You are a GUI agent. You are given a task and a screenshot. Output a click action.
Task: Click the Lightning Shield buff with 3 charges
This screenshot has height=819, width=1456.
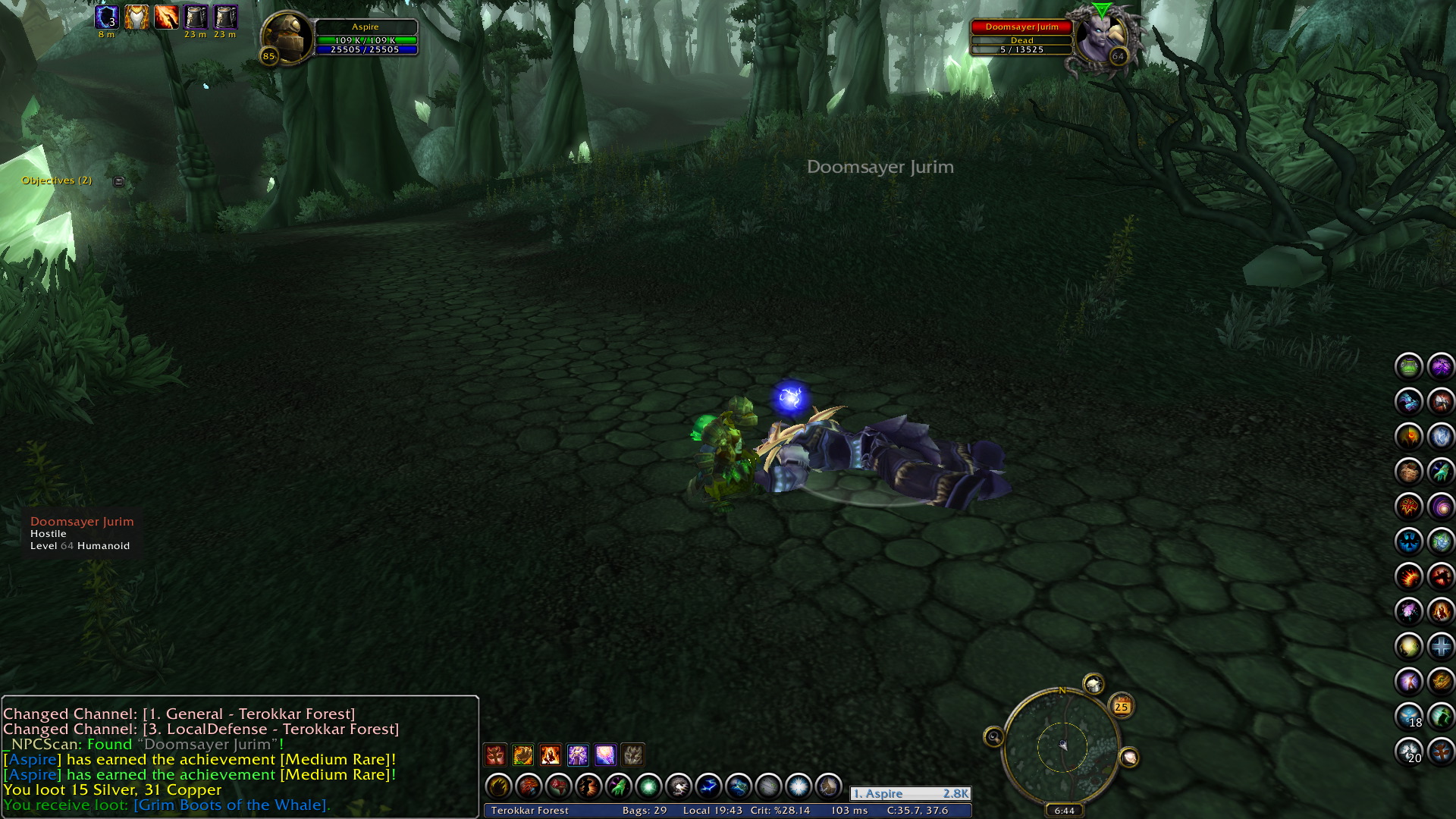(107, 17)
